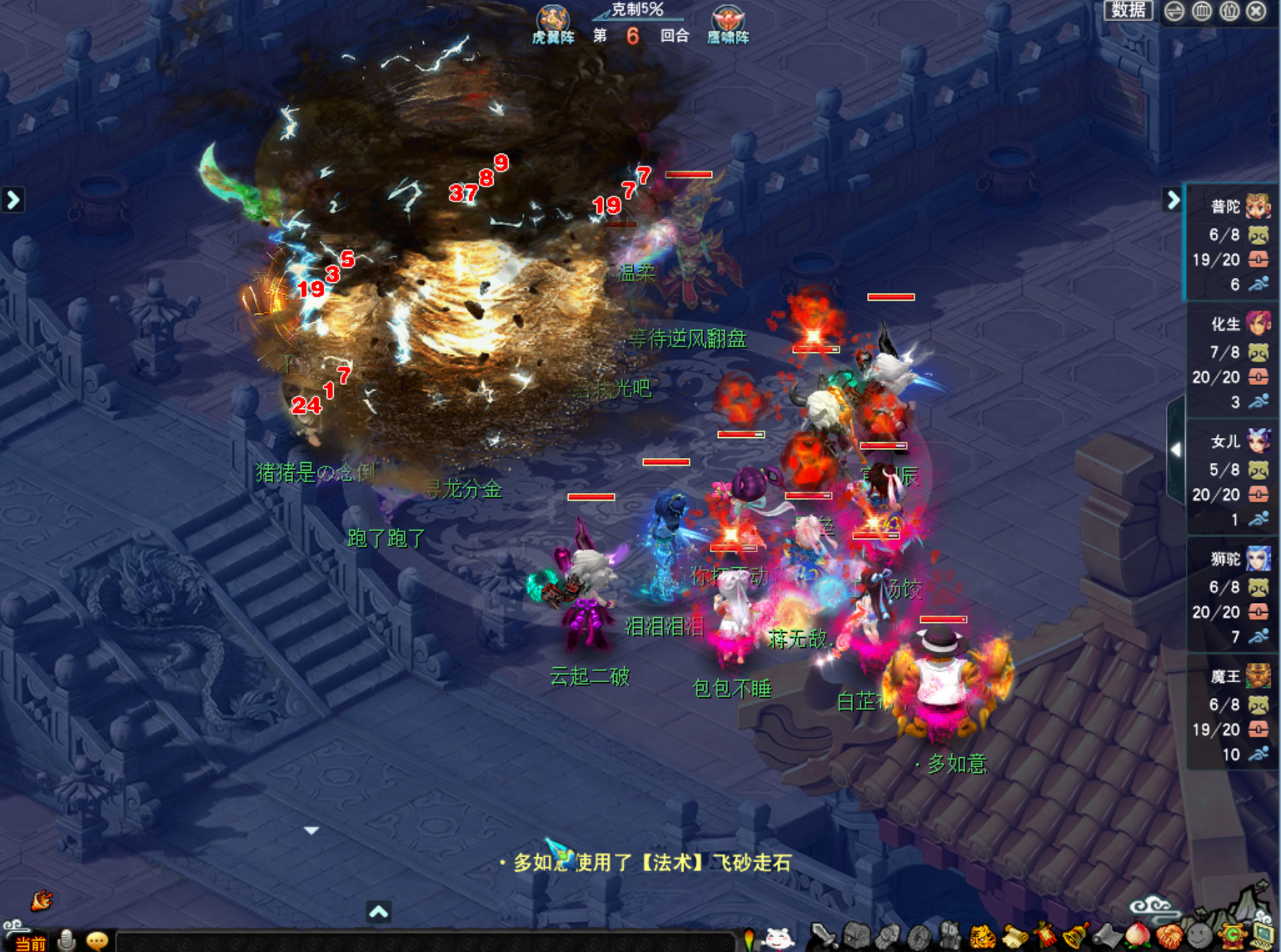The height and width of the screenshot is (952, 1281).
Task: Open the handshake friends icon
Action: pos(1169,936)
